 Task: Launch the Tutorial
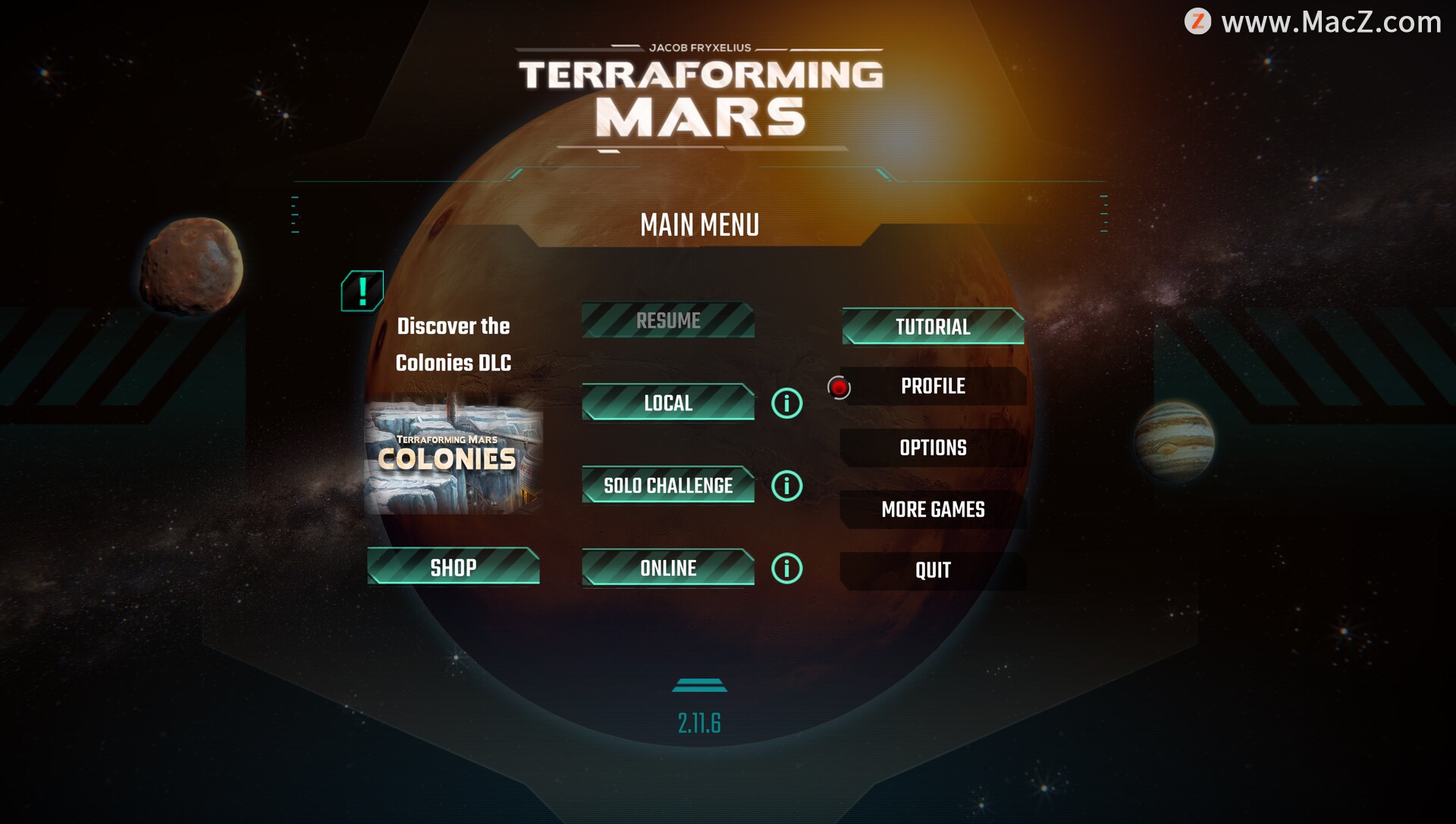click(x=933, y=327)
